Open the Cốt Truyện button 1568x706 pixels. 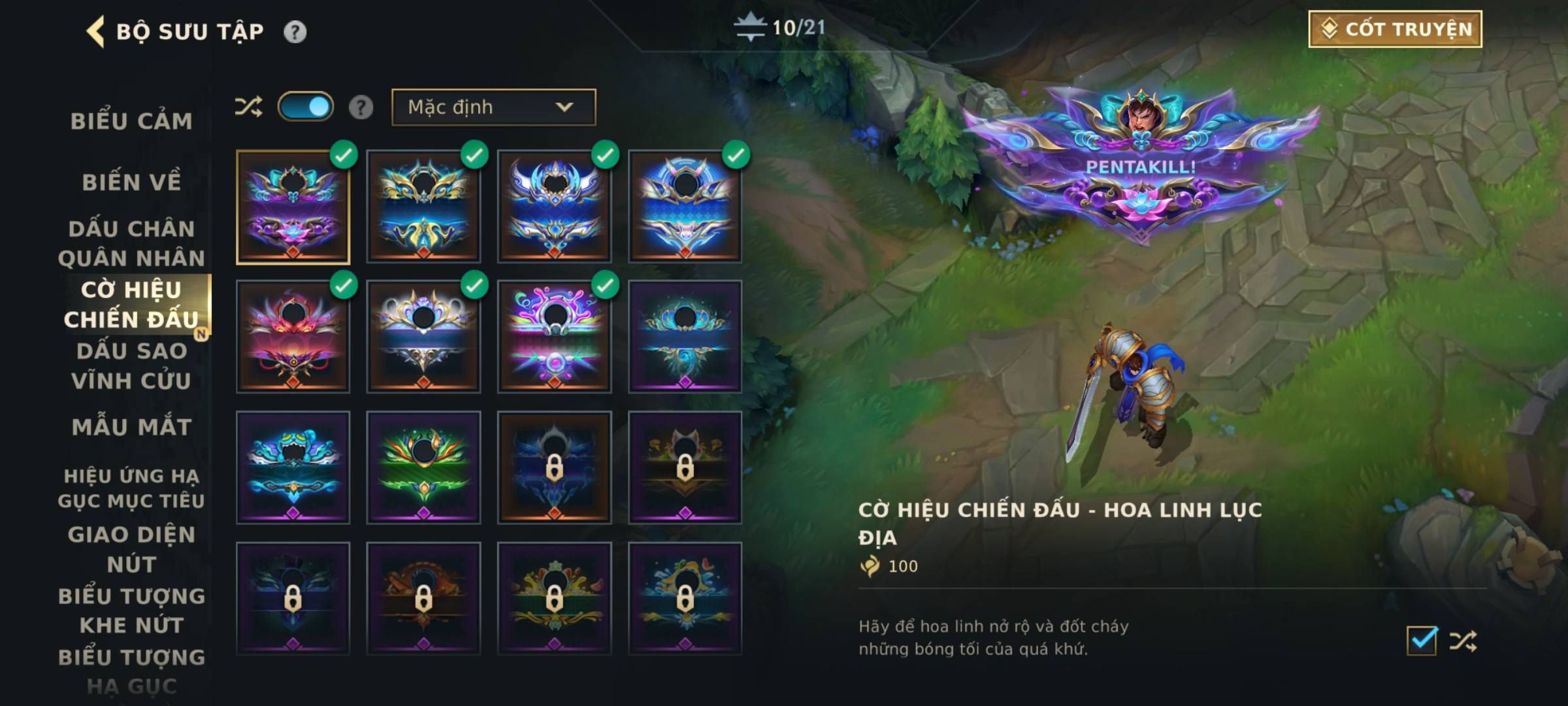tap(1395, 29)
